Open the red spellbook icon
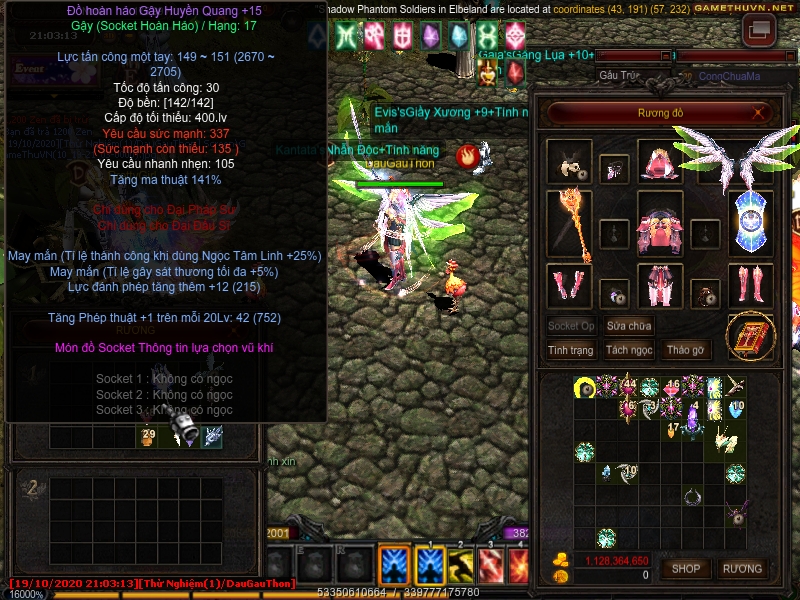 [x=749, y=337]
